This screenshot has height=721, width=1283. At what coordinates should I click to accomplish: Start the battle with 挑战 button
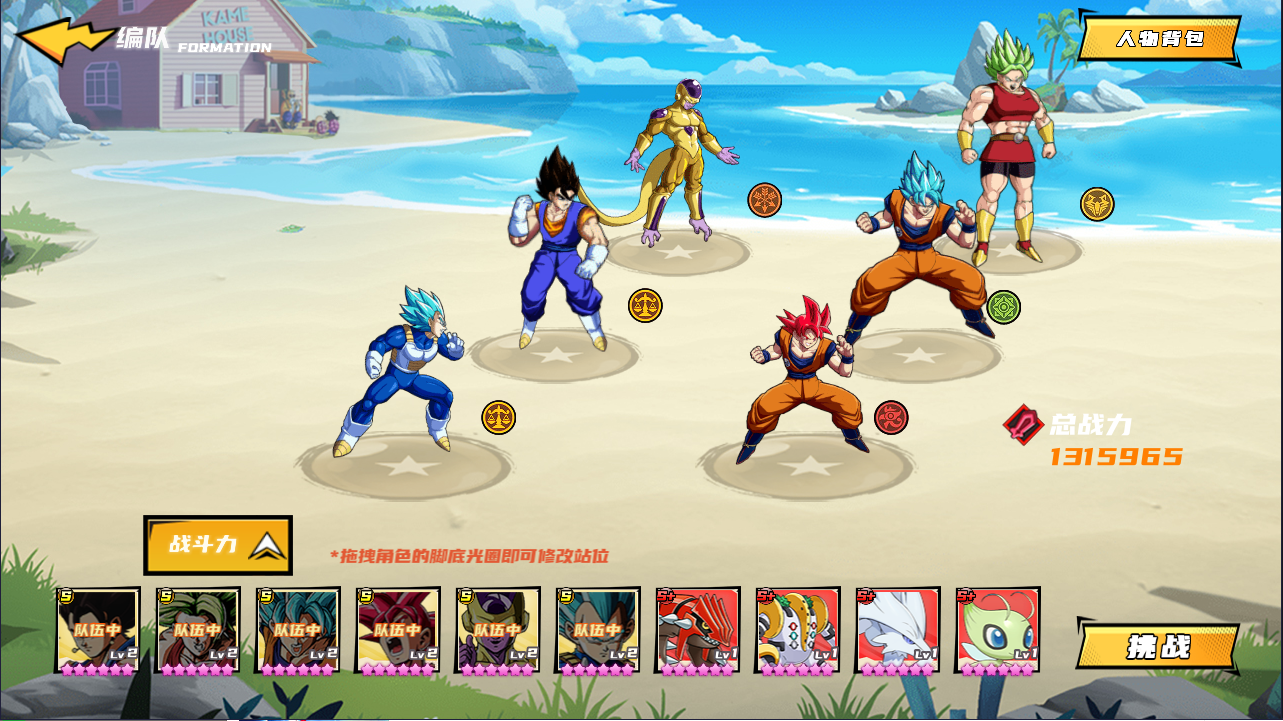(1158, 646)
